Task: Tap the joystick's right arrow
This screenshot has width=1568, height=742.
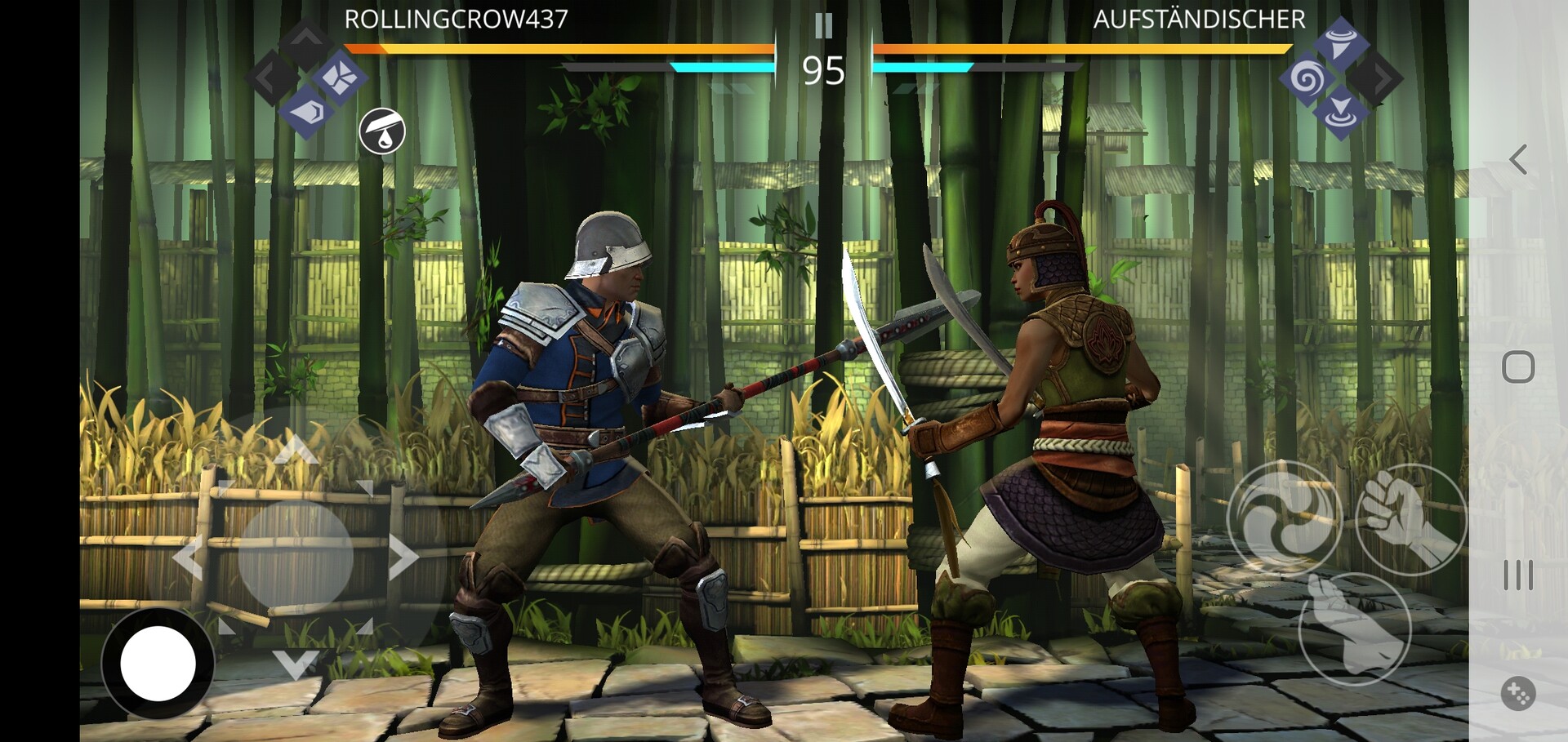Action: pyautogui.click(x=403, y=558)
